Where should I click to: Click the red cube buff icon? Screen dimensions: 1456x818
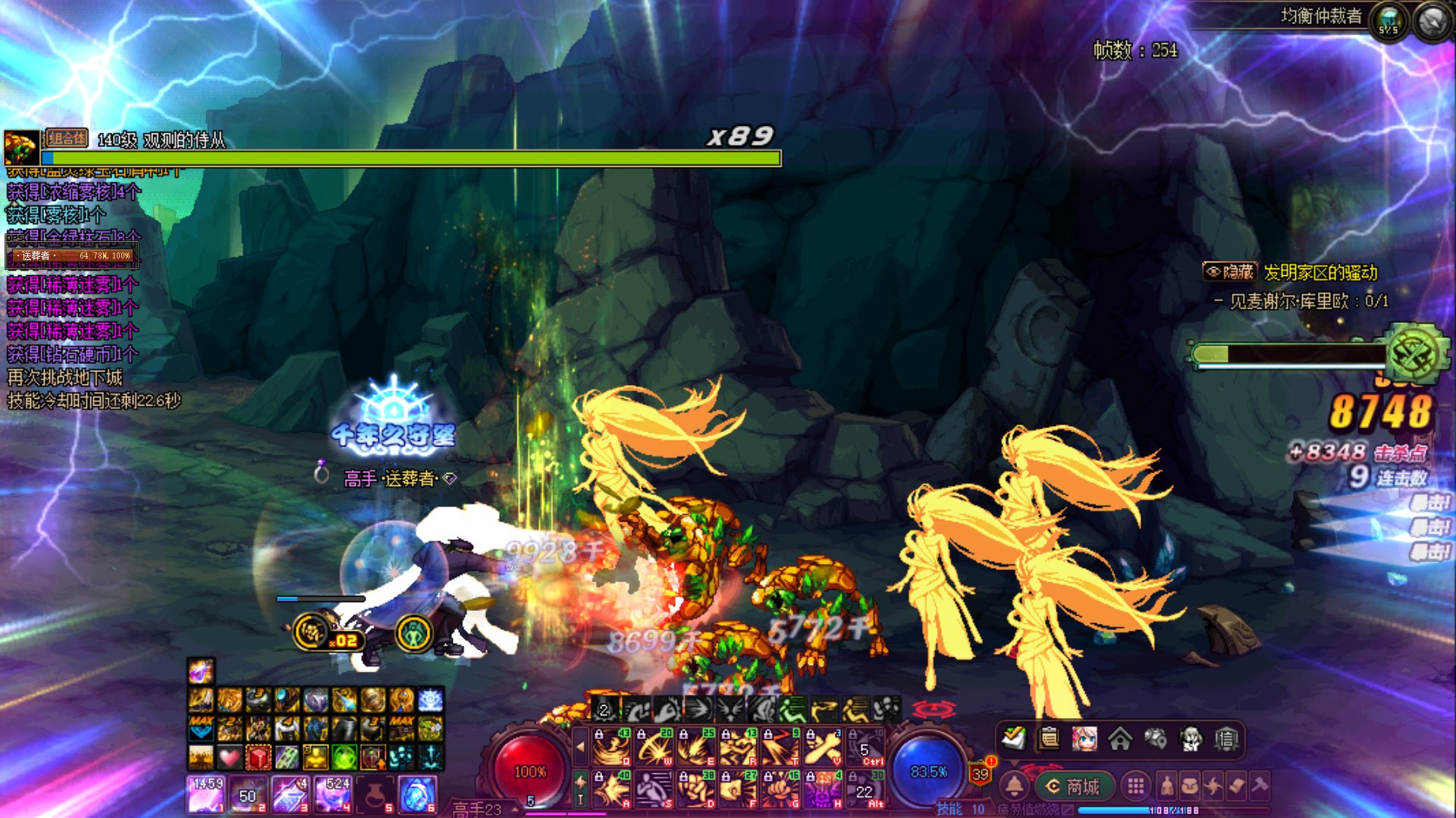(258, 757)
